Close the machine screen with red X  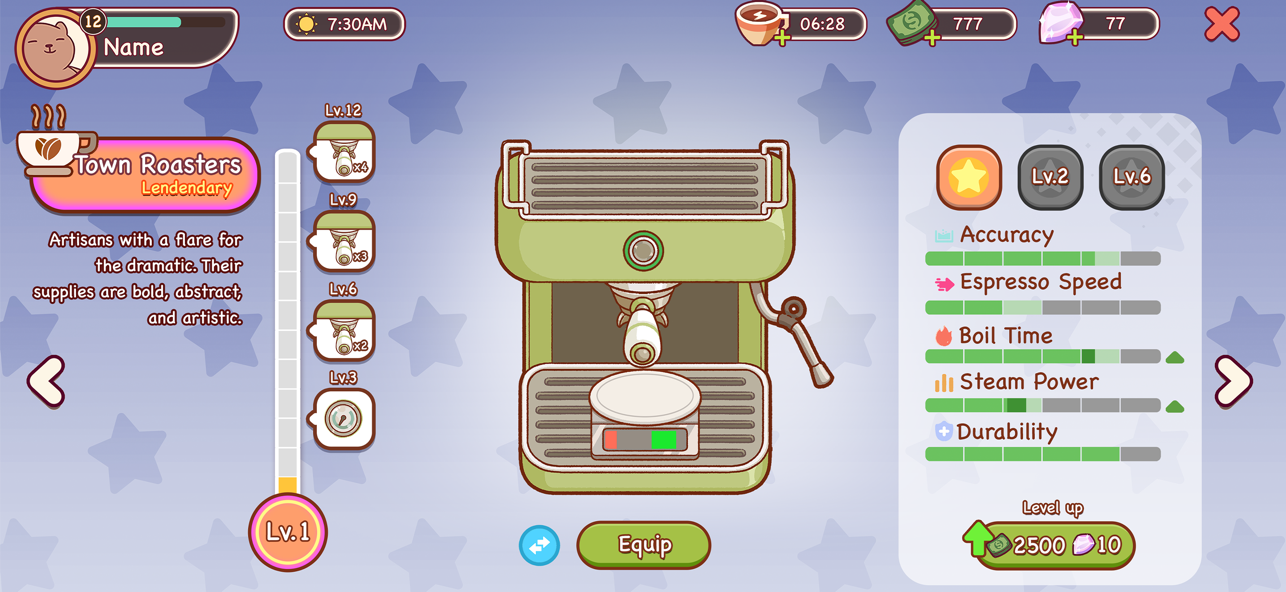pyautogui.click(x=1221, y=23)
